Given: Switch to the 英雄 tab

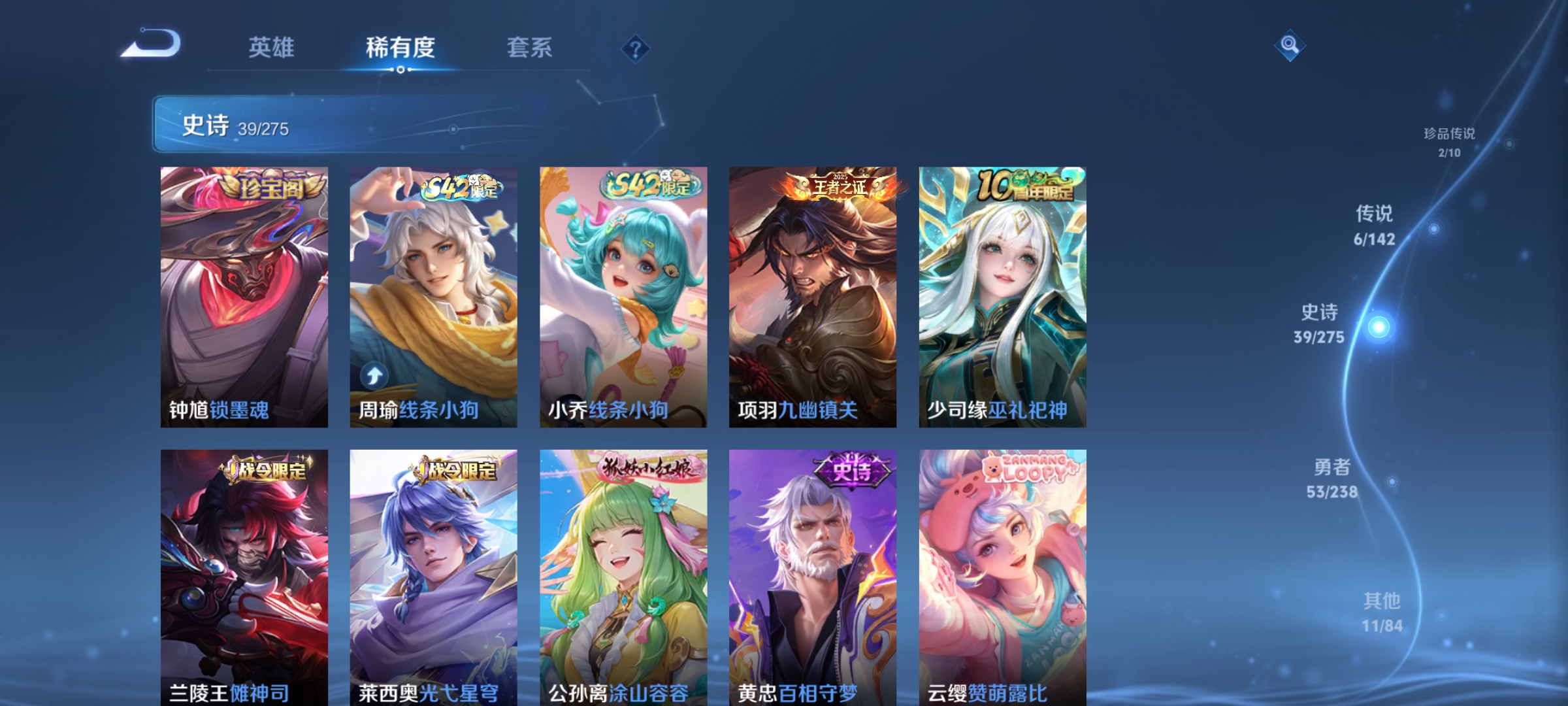Looking at the screenshot, I should pos(272,47).
